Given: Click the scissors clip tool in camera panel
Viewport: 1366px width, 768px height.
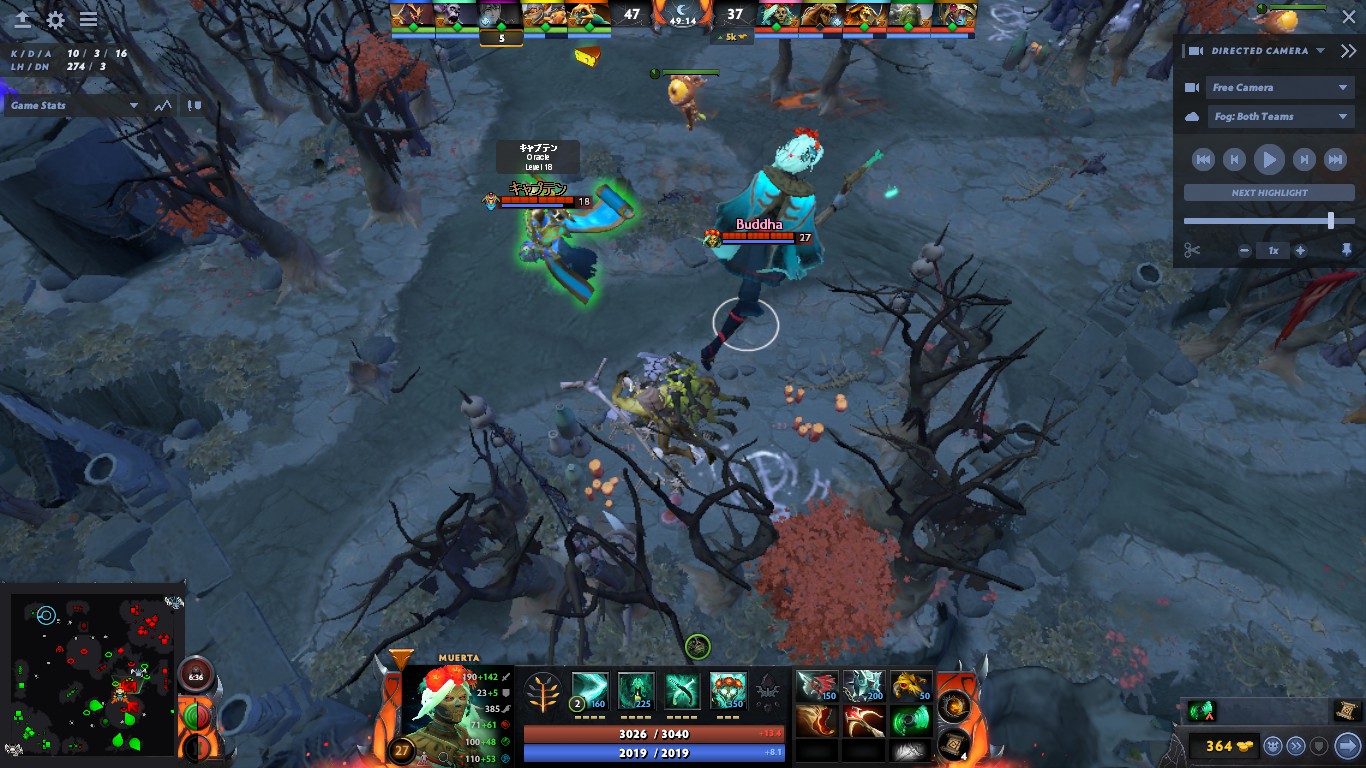Looking at the screenshot, I should (x=1192, y=250).
